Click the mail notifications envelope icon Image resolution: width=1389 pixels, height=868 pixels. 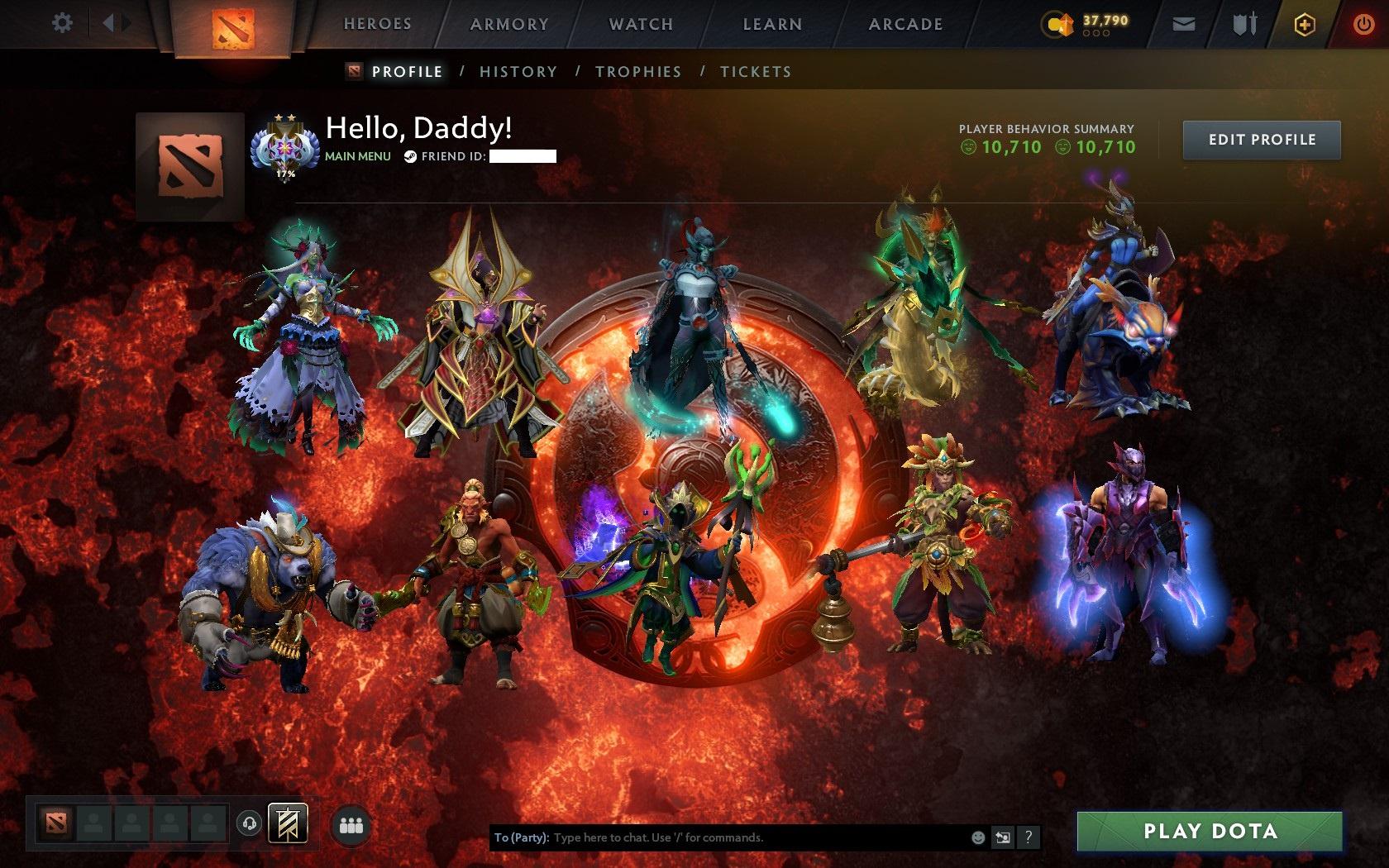tap(1184, 24)
